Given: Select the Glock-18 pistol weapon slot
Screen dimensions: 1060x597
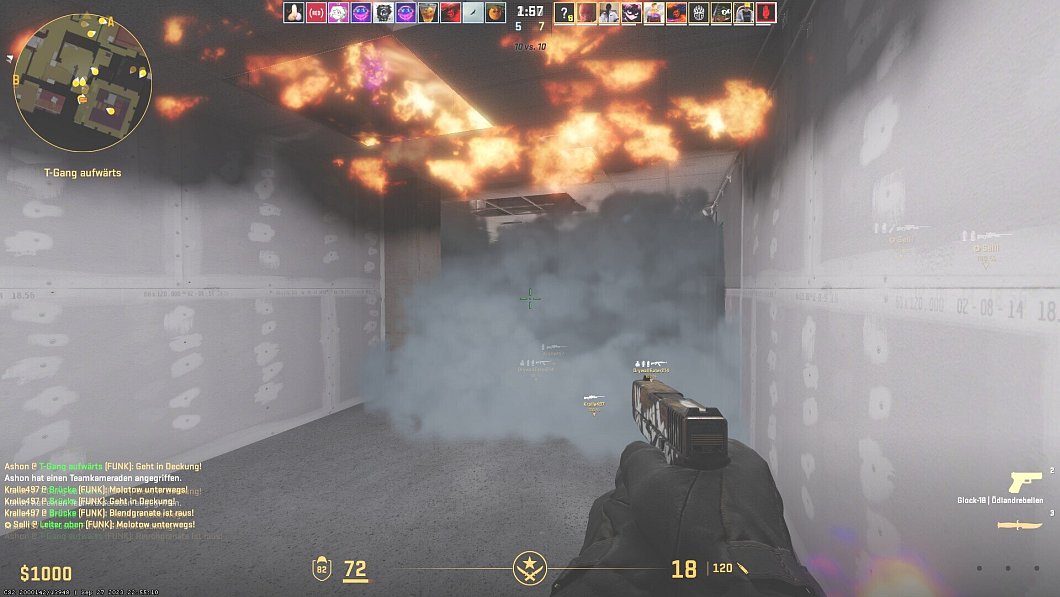Looking at the screenshot, I should coord(1025,481).
